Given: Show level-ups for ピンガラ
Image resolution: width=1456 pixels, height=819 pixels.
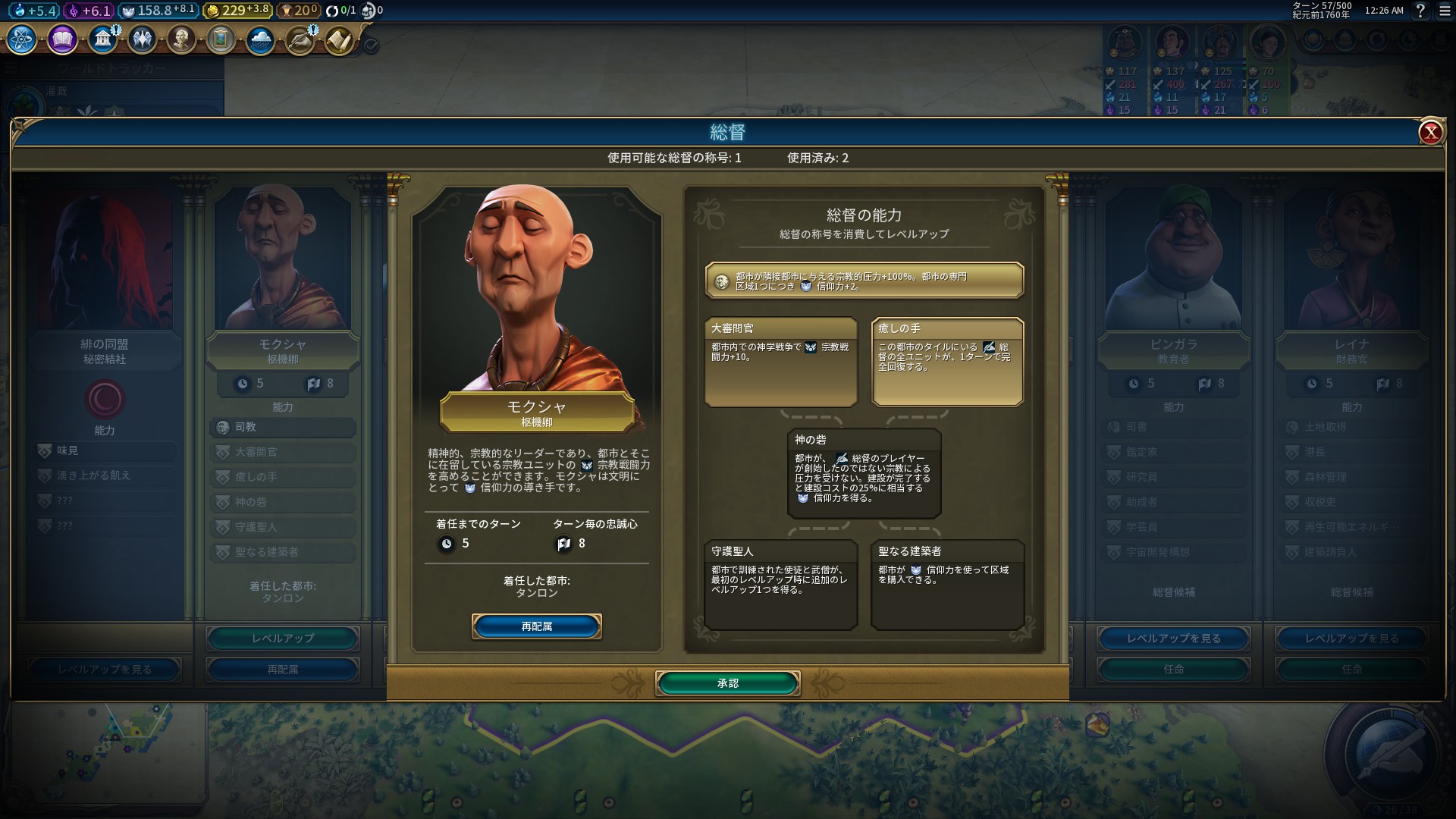Looking at the screenshot, I should (x=1173, y=639).
